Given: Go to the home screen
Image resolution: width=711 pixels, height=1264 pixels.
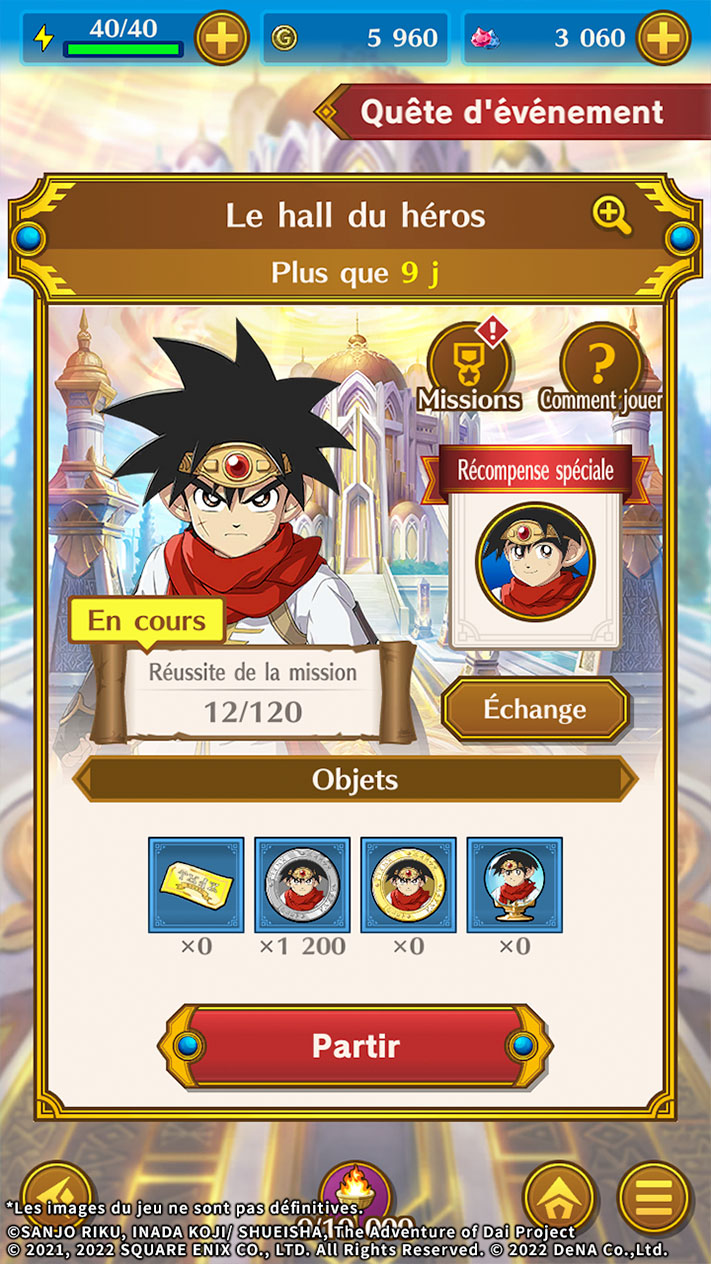Looking at the screenshot, I should [x=560, y=1198].
